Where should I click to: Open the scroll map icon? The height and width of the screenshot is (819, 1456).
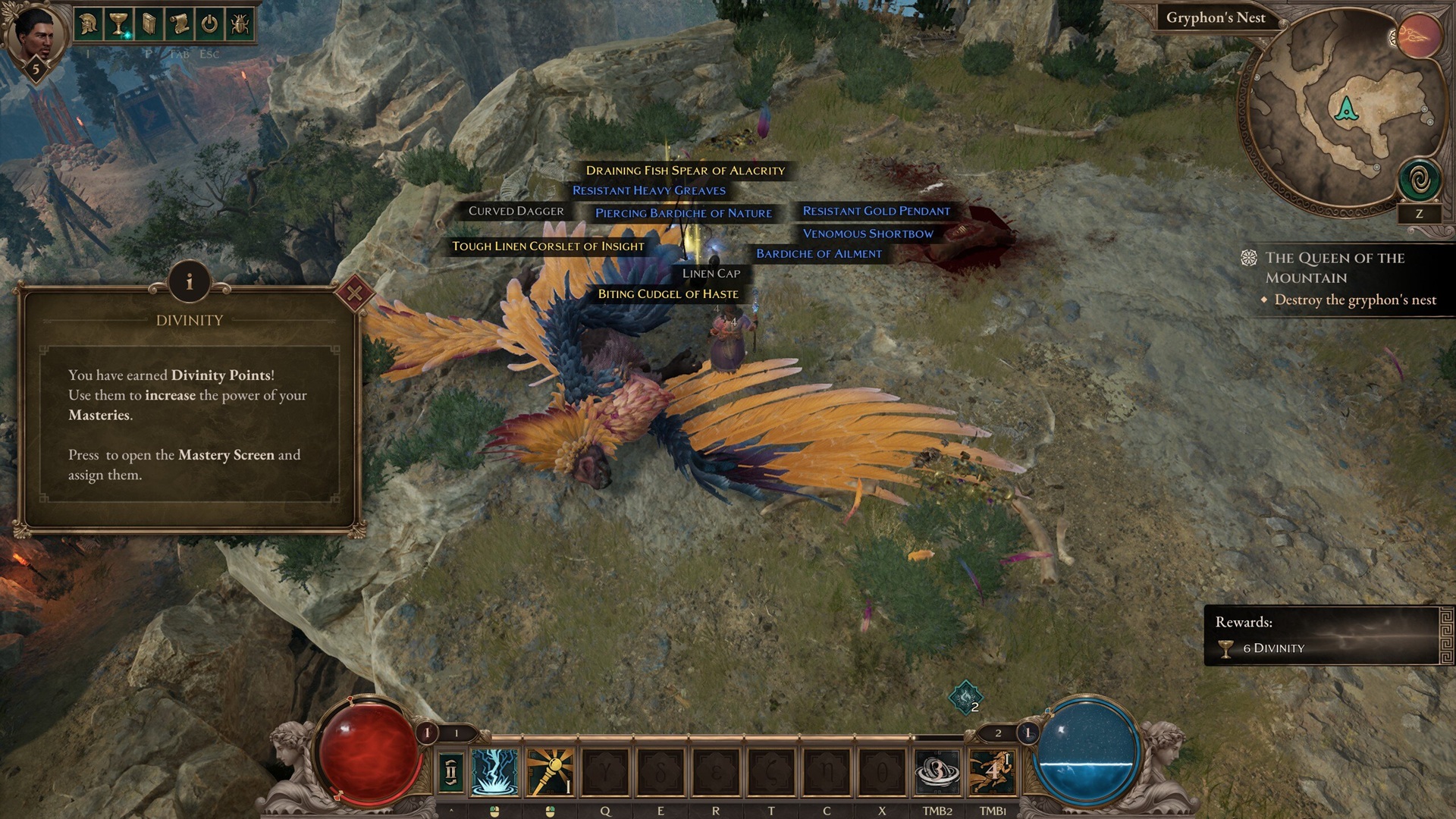point(180,24)
